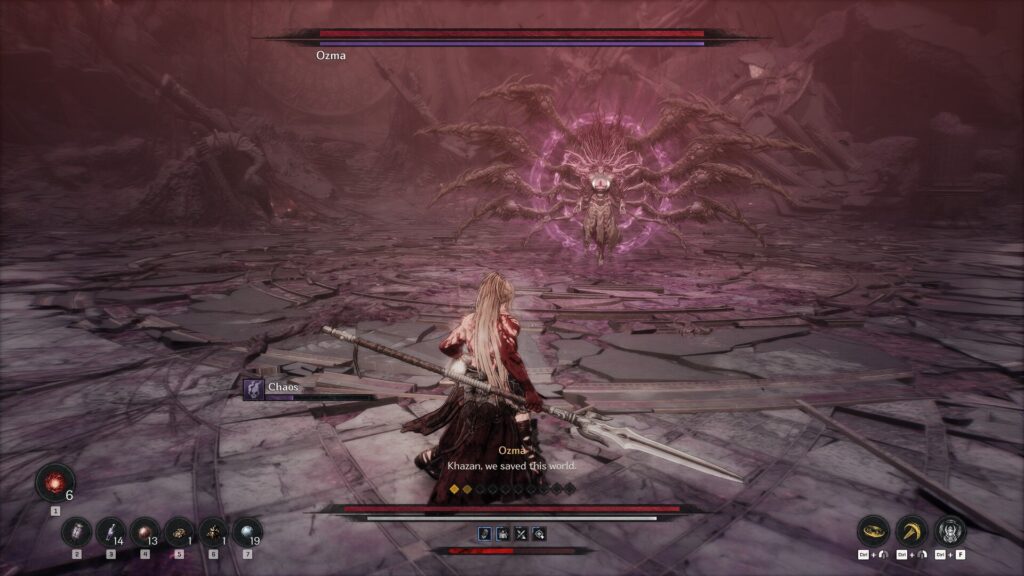Use the red healing orb in slot 1
1024x576 pixels.
54,482
